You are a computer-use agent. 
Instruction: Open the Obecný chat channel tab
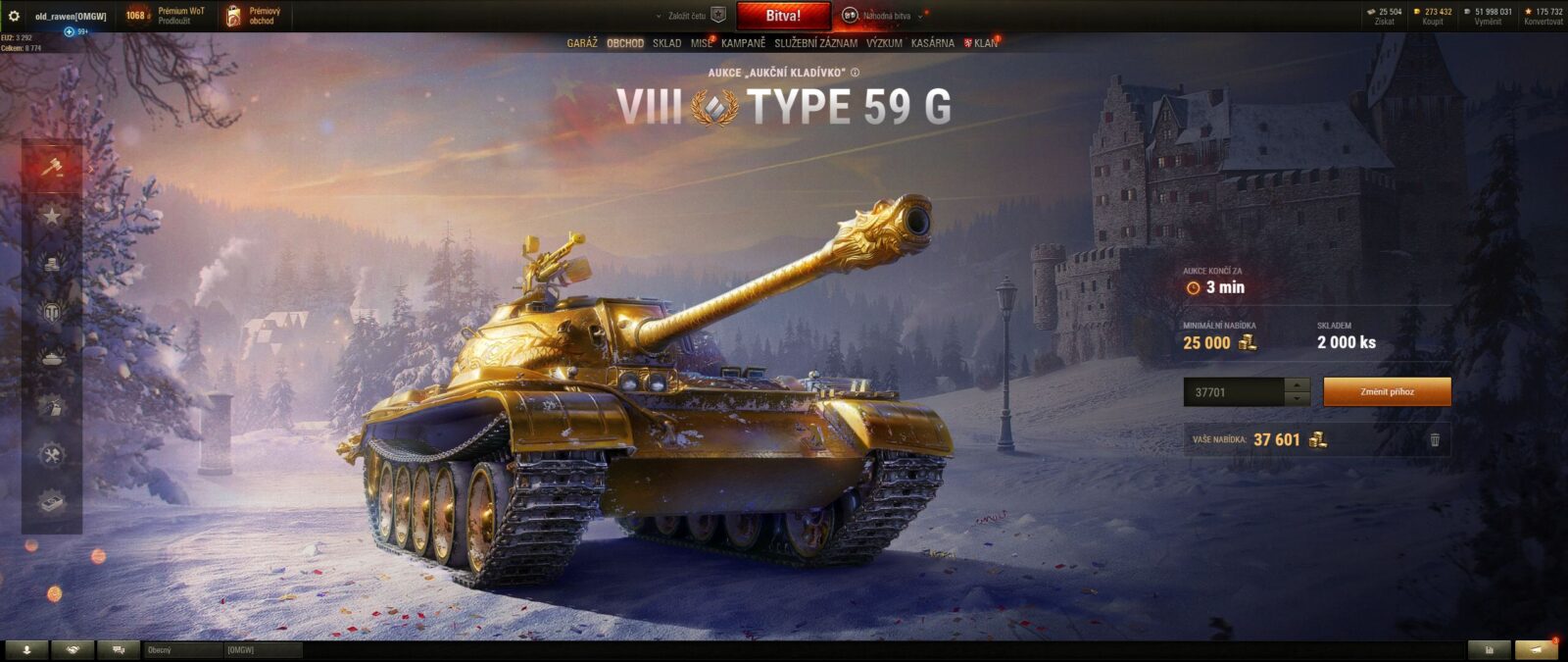point(182,650)
